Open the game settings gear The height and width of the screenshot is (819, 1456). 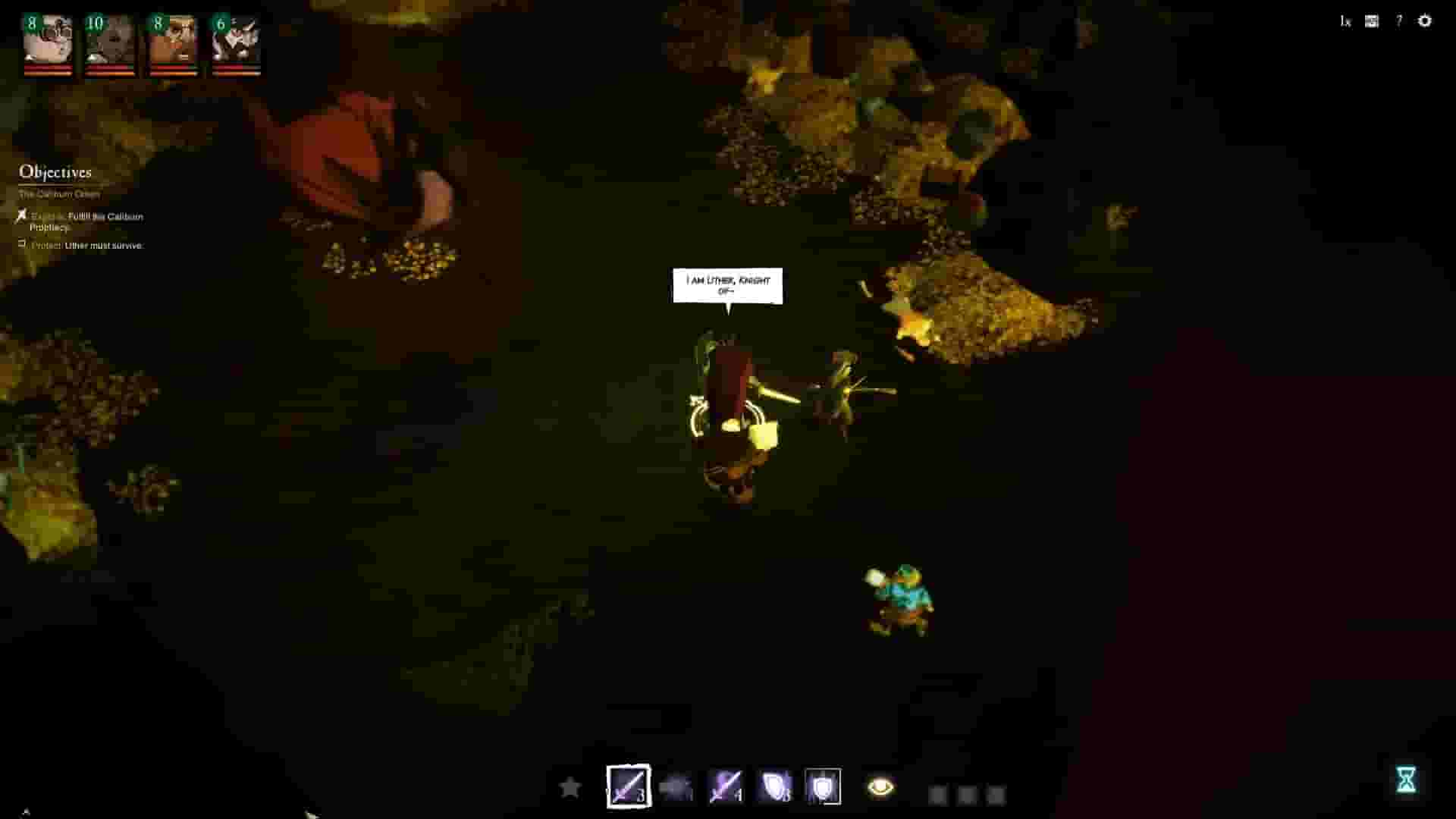click(1425, 21)
